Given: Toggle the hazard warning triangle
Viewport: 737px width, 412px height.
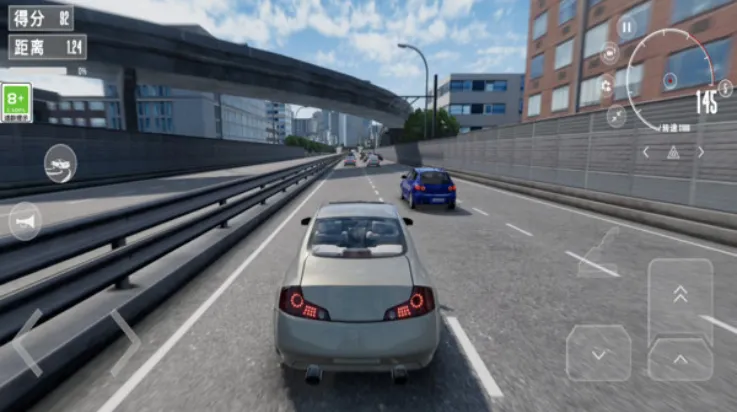Looking at the screenshot, I should [x=673, y=152].
